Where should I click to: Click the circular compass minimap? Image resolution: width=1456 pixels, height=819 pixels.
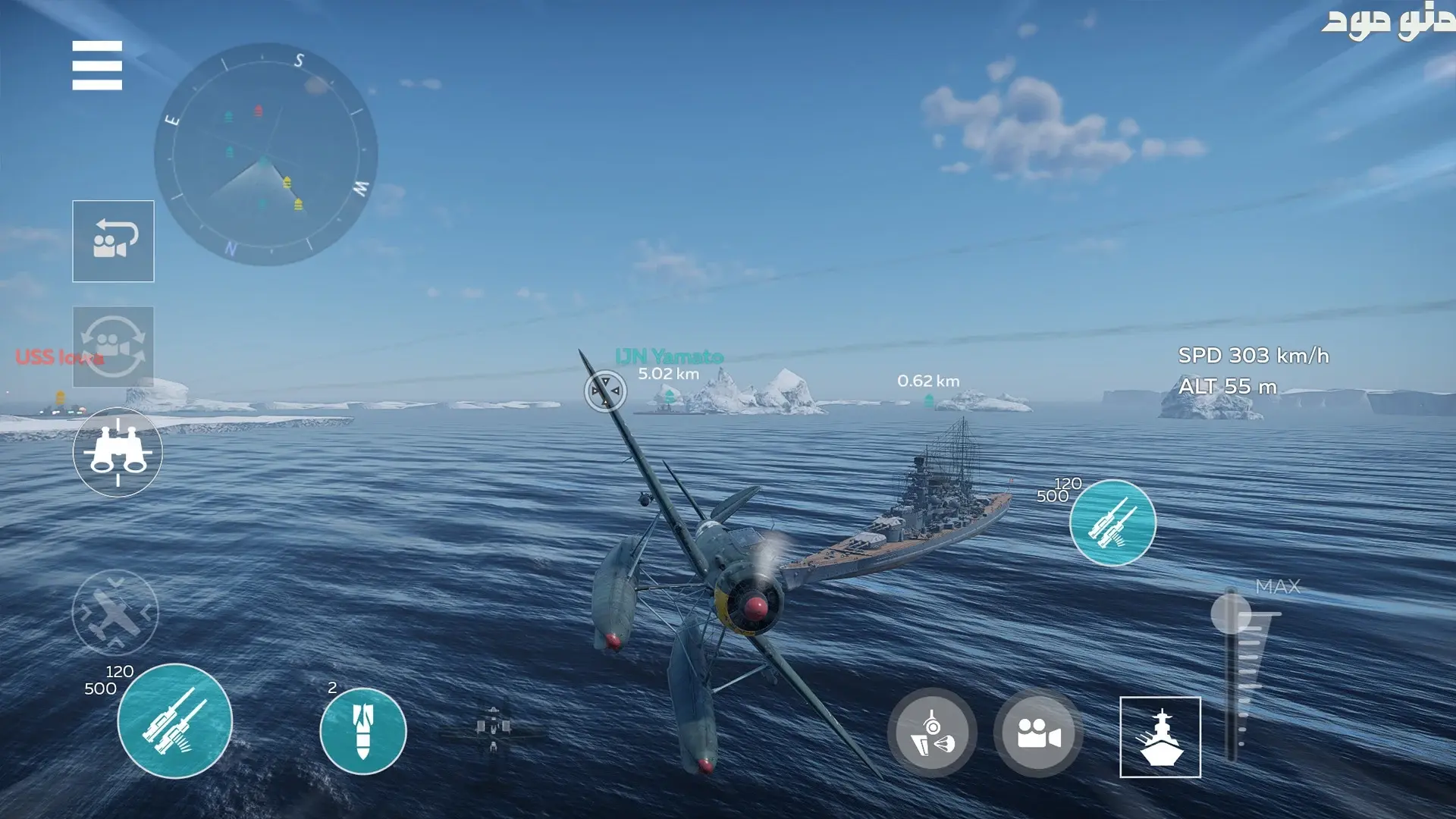[265, 155]
